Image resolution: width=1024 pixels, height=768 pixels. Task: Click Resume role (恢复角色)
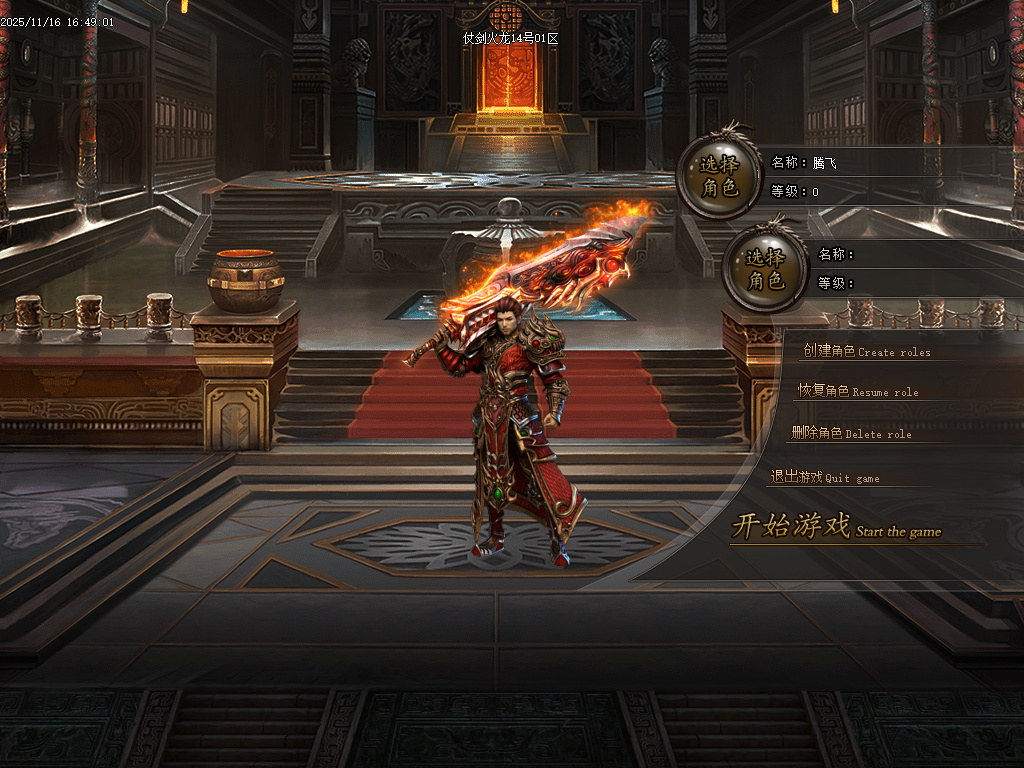[857, 391]
